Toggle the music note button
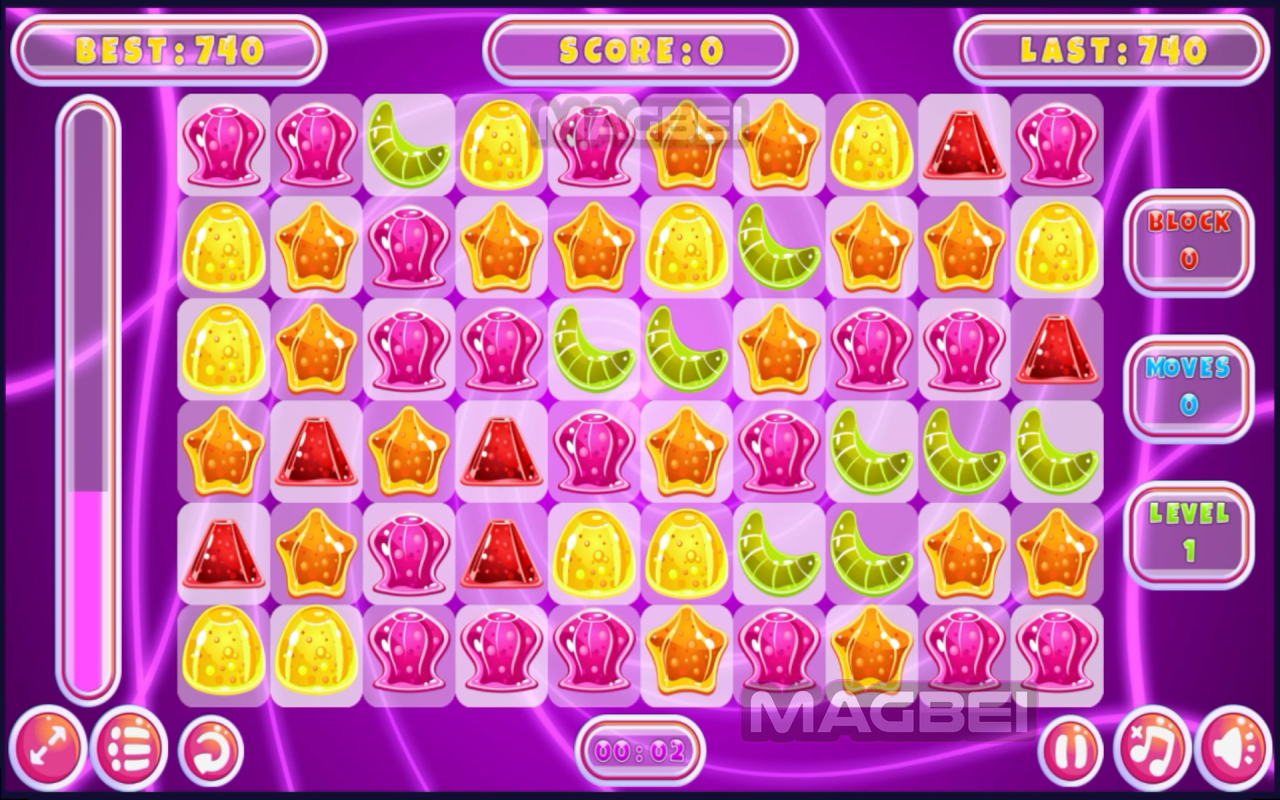The width and height of the screenshot is (1280, 800). pos(1150,750)
